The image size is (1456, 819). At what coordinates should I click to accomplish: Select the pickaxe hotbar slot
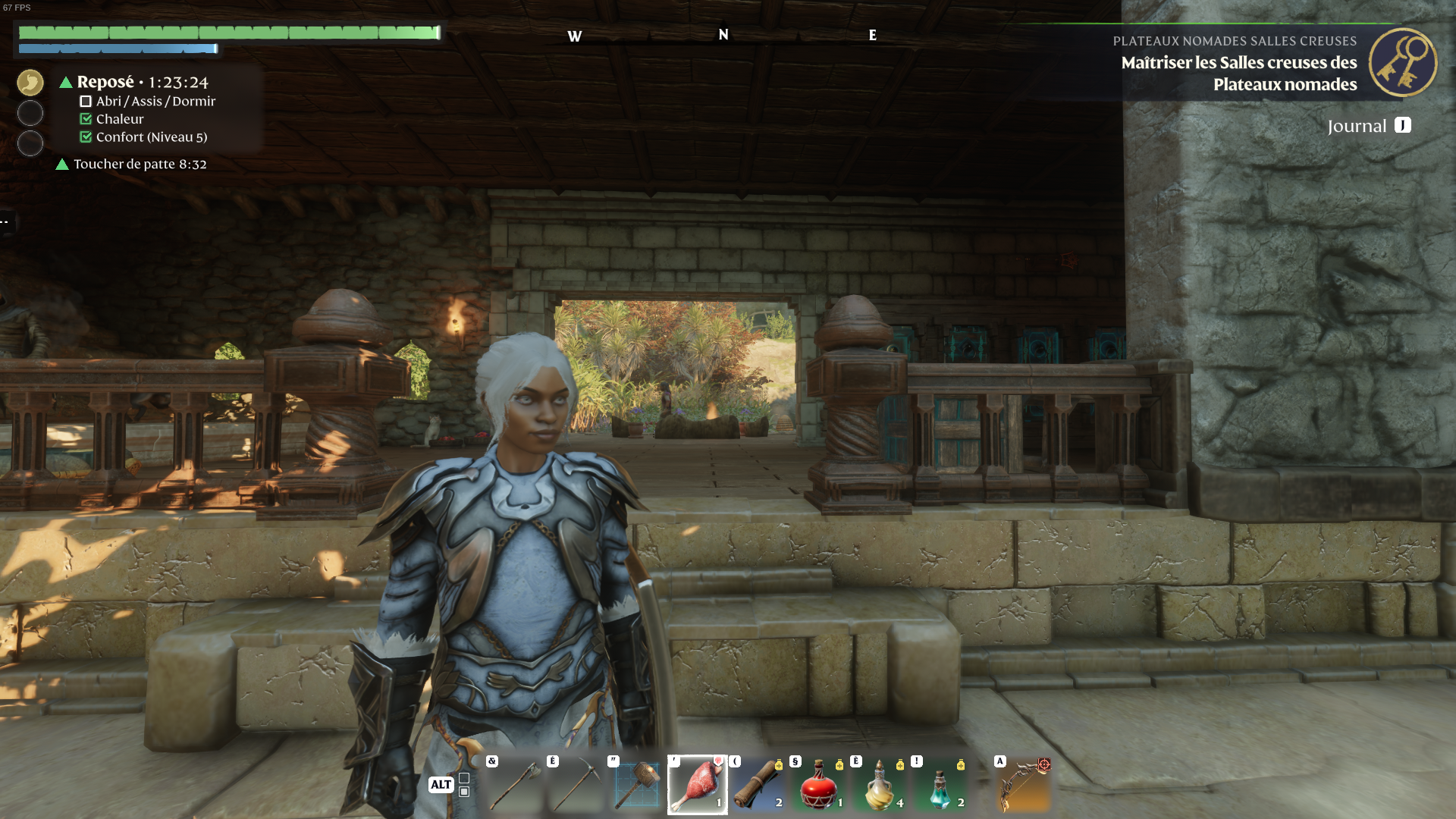(576, 785)
